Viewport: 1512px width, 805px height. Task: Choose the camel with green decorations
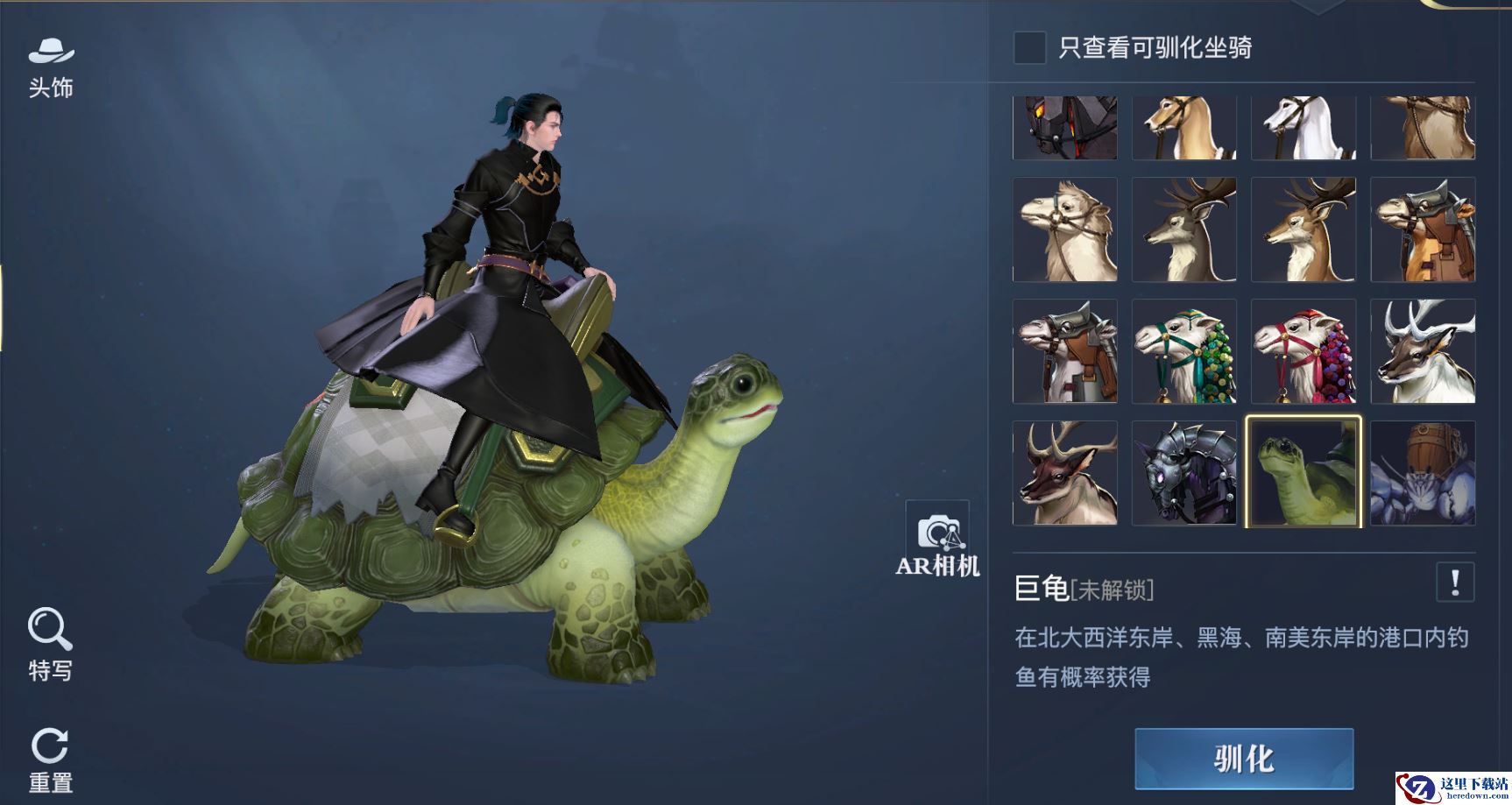coord(1184,351)
